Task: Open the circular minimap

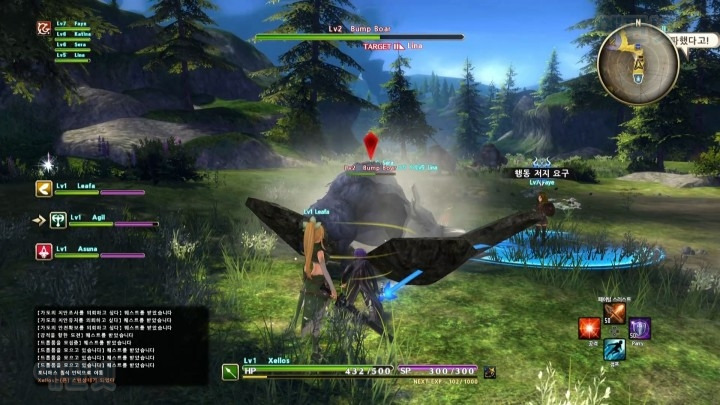Action: pyautogui.click(x=637, y=64)
